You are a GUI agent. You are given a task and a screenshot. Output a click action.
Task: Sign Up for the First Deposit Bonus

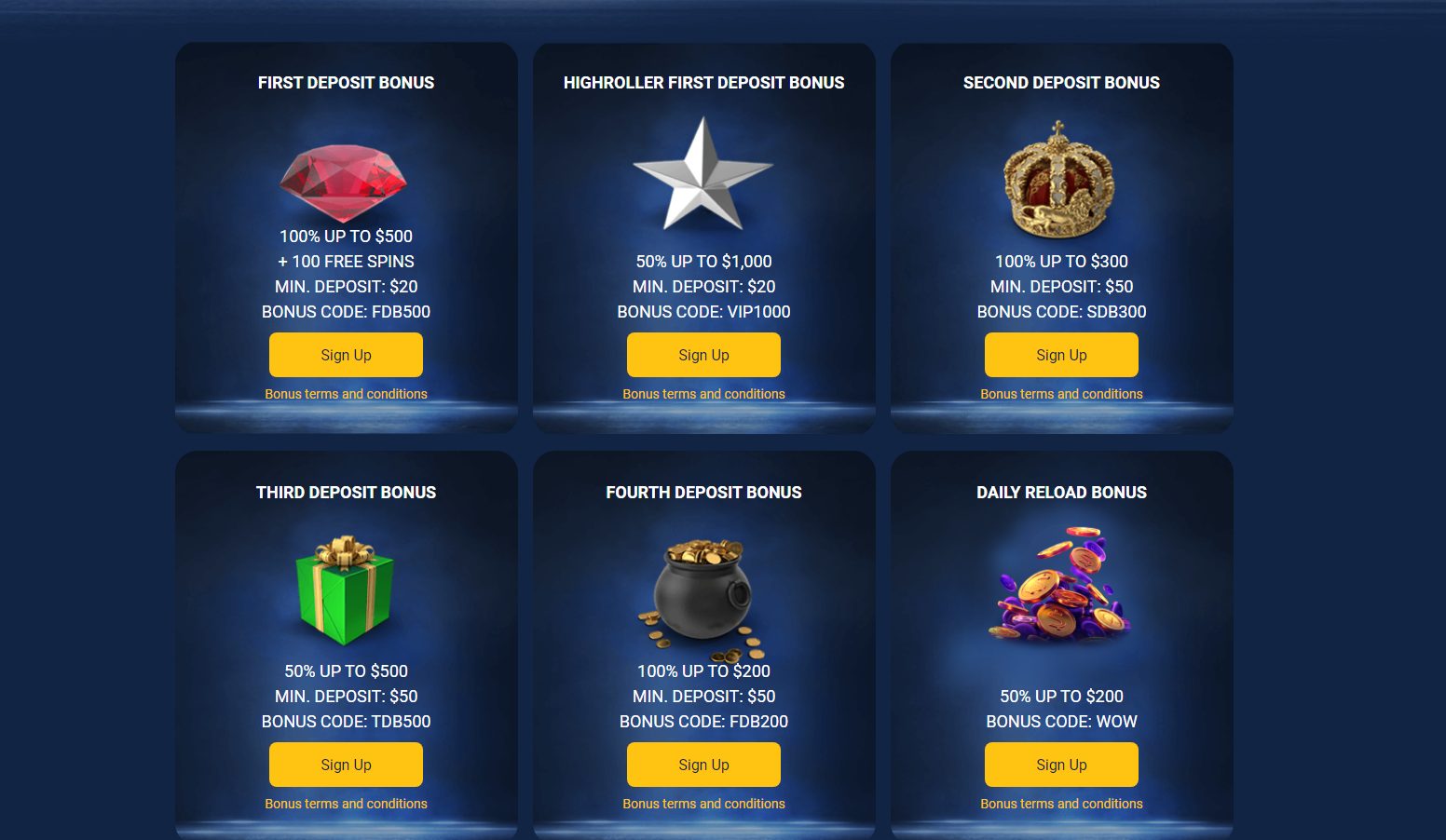[346, 355]
